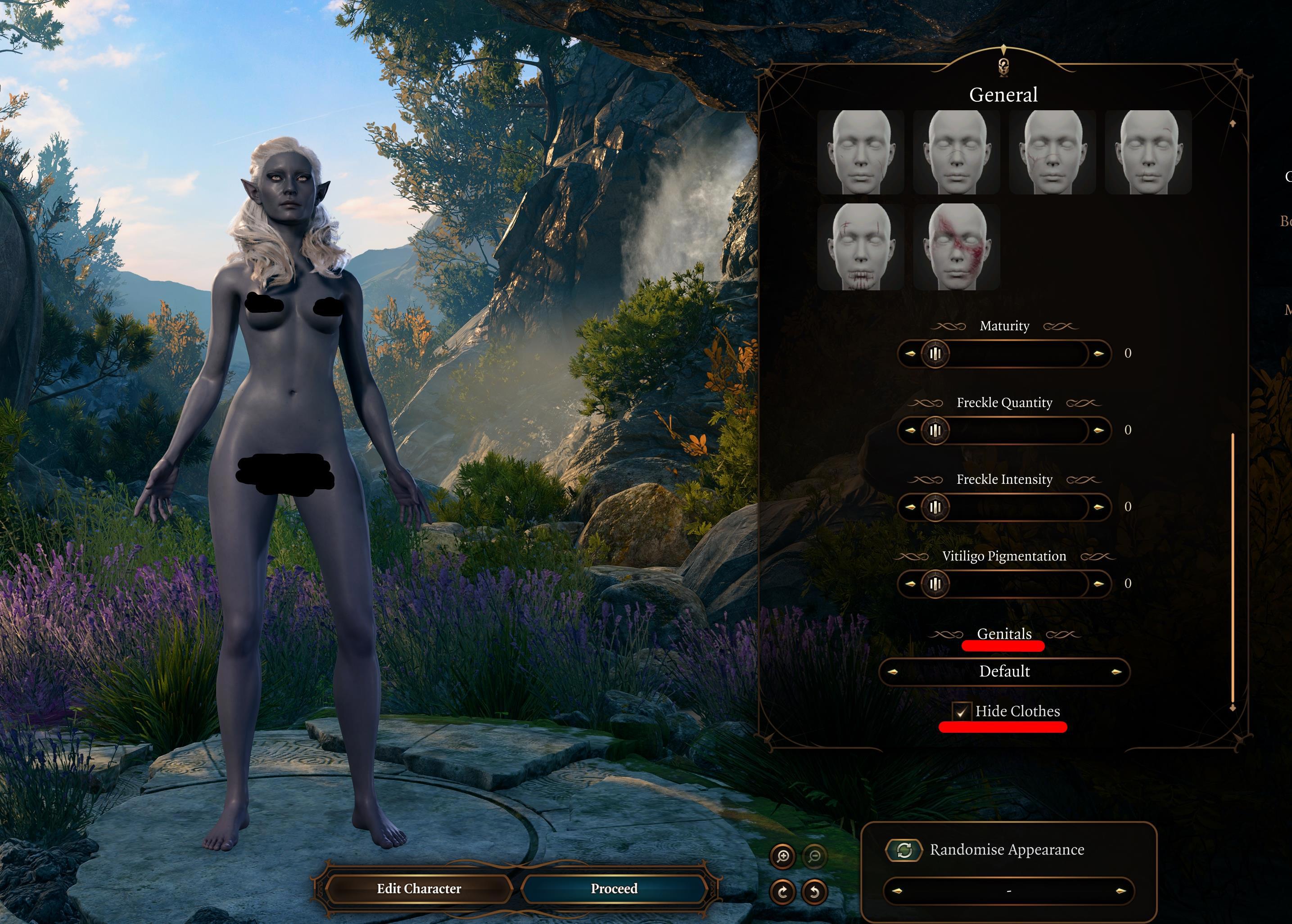Image resolution: width=1292 pixels, height=924 pixels.
Task: Toggle the Hide Clothes checkbox
Action: [961, 711]
